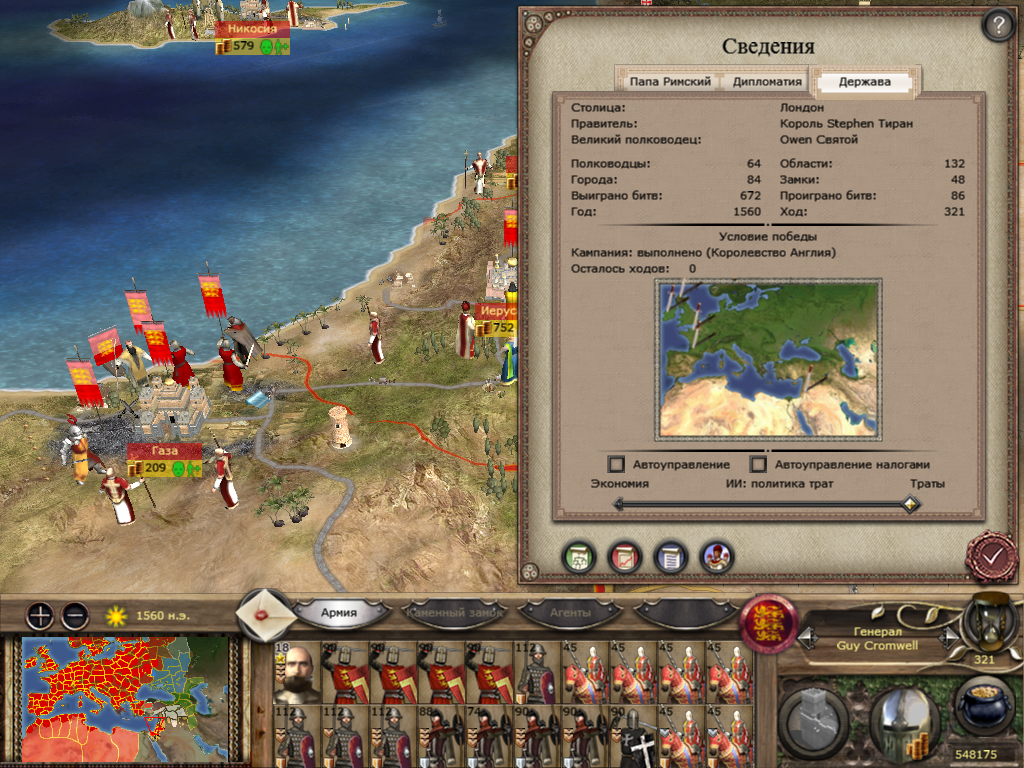This screenshot has width=1024, height=768.
Task: Toggle the Автоуправление checkbox
Action: (617, 465)
